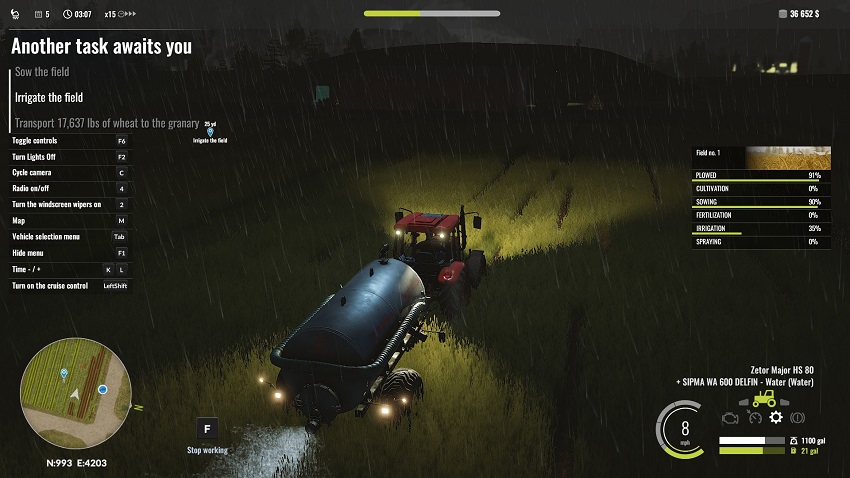
Task: Open the calendar day counter
Action: pos(41,15)
